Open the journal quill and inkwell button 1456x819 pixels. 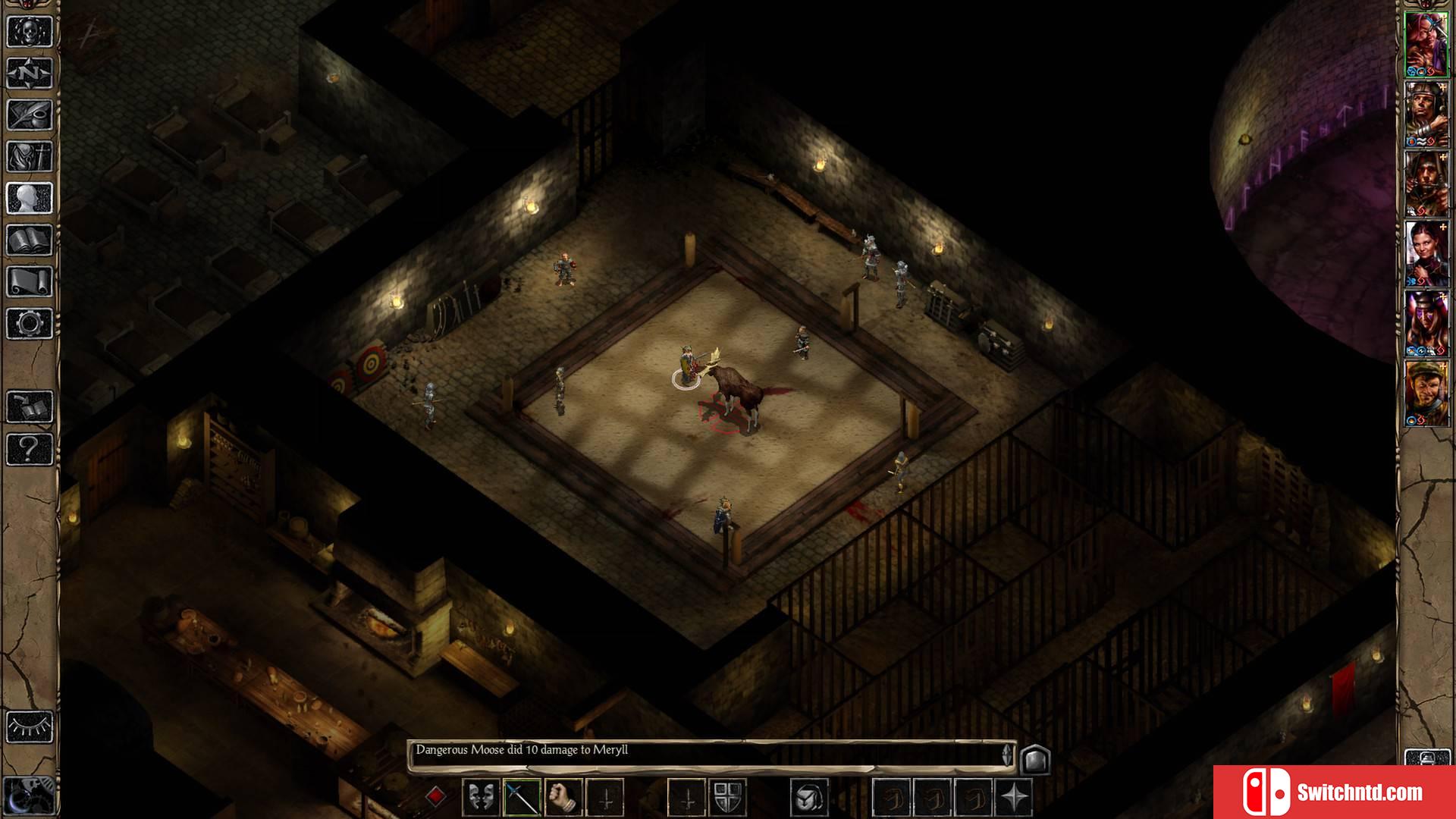point(30,115)
